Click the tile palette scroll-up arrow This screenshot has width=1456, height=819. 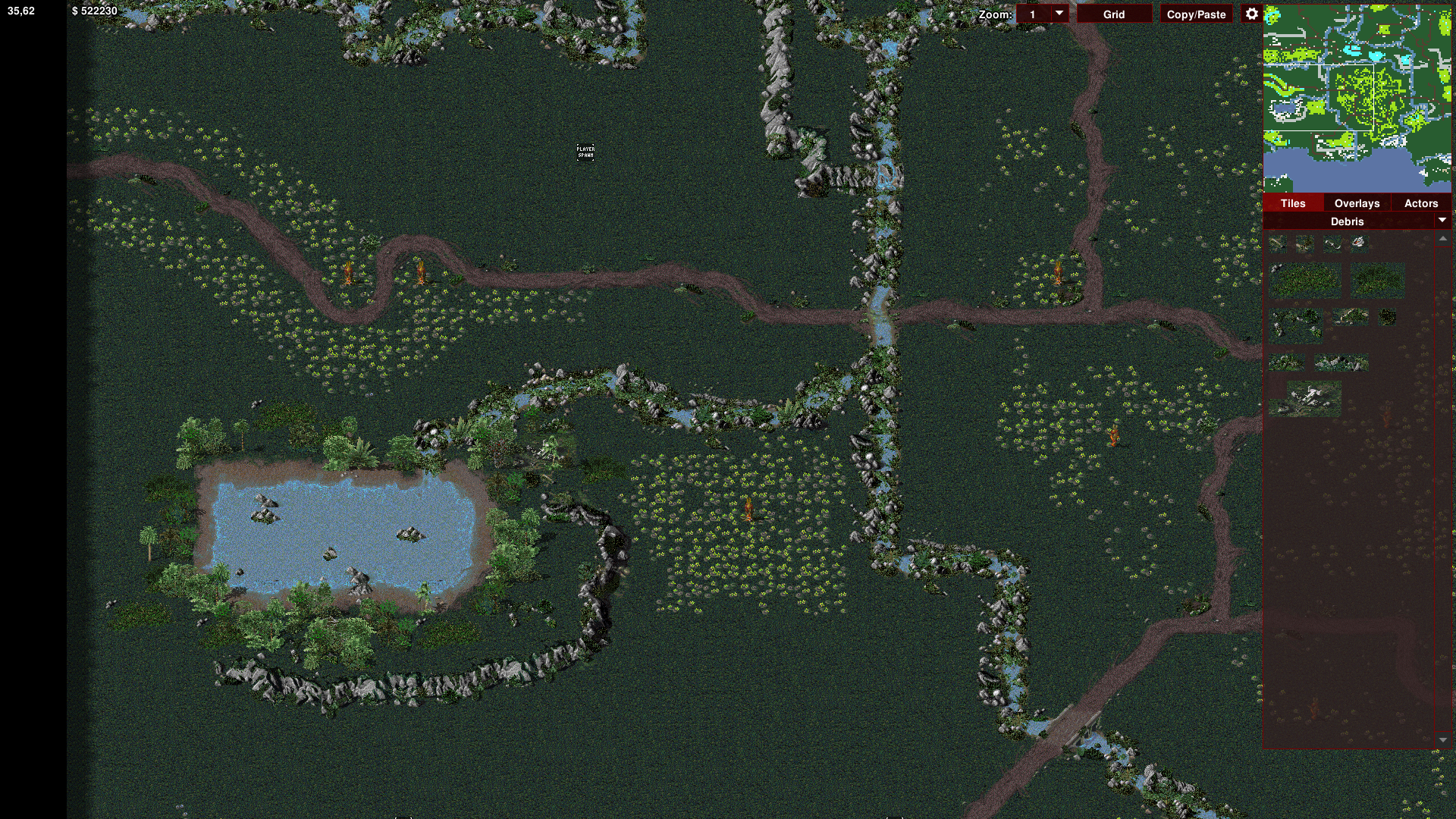pyautogui.click(x=1442, y=239)
